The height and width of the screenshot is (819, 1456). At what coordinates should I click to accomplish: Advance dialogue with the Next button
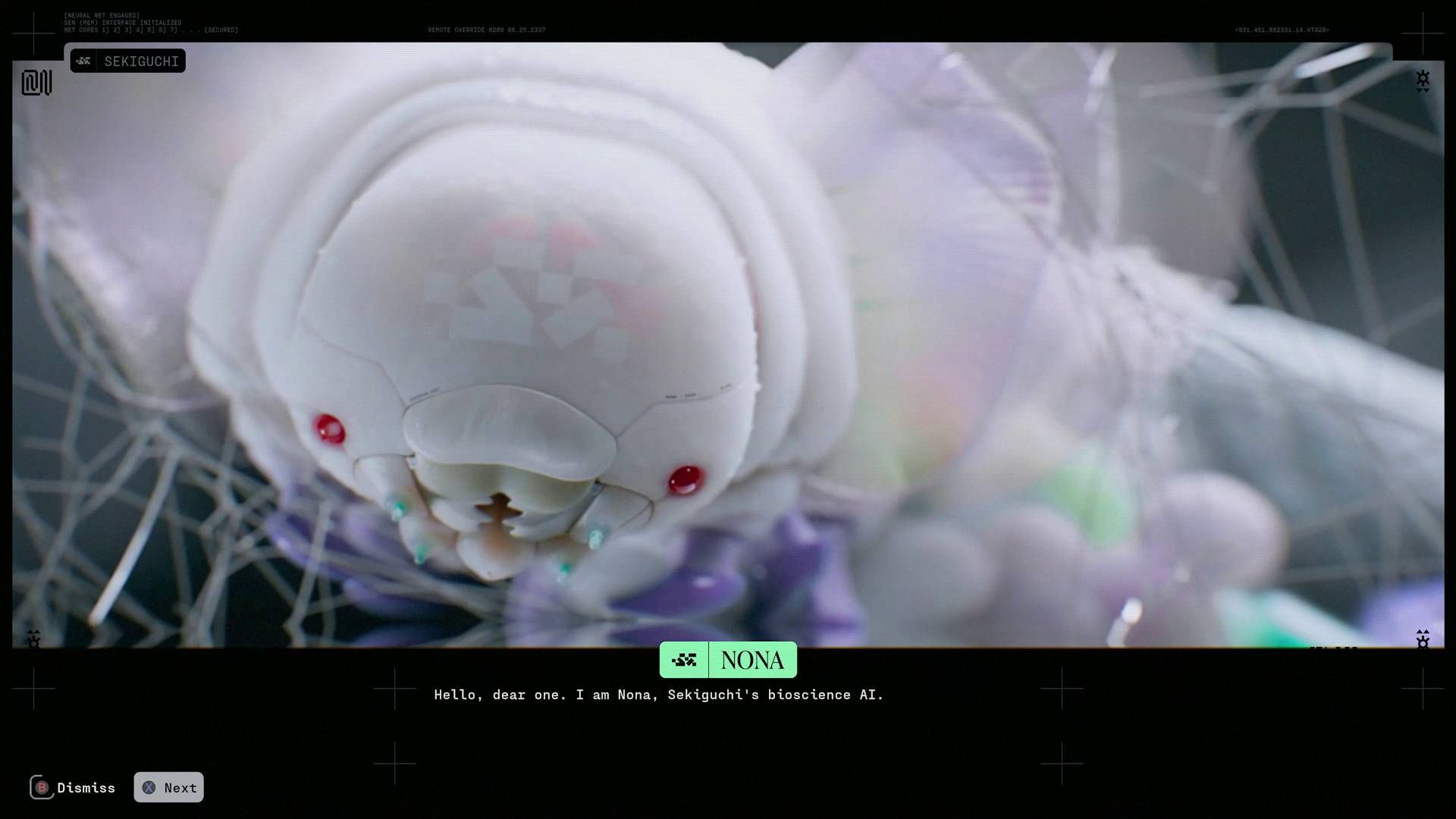coord(169,787)
